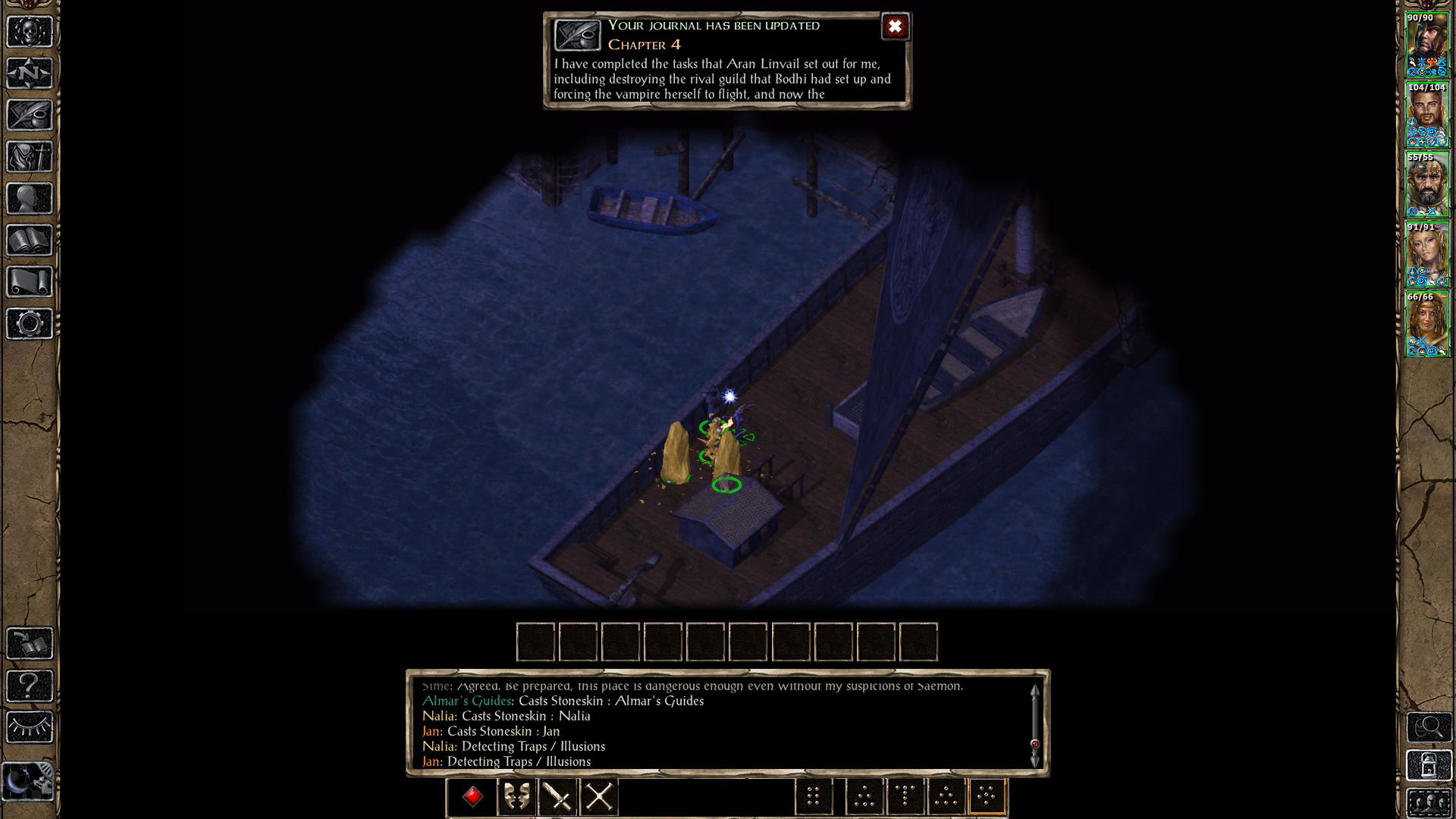
Task: Open the party Inventory icon
Action: click(28, 155)
